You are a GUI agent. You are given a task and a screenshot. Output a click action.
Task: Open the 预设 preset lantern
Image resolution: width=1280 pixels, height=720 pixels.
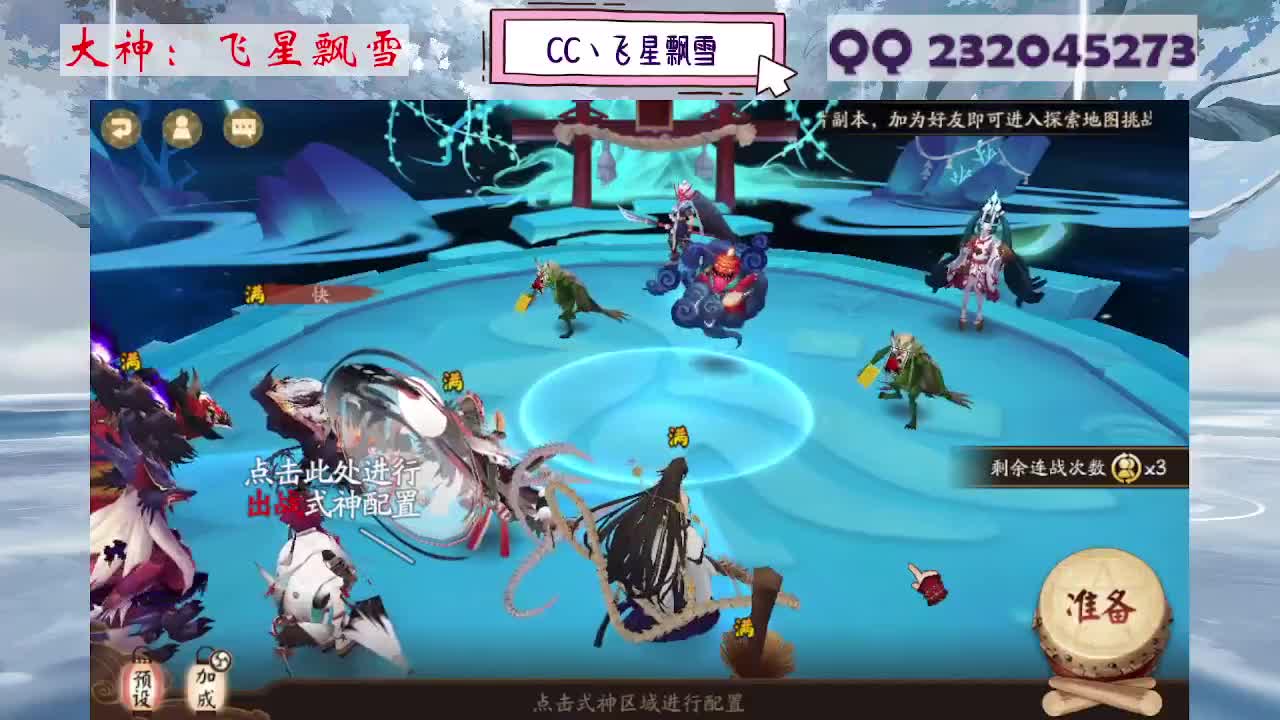click(141, 687)
